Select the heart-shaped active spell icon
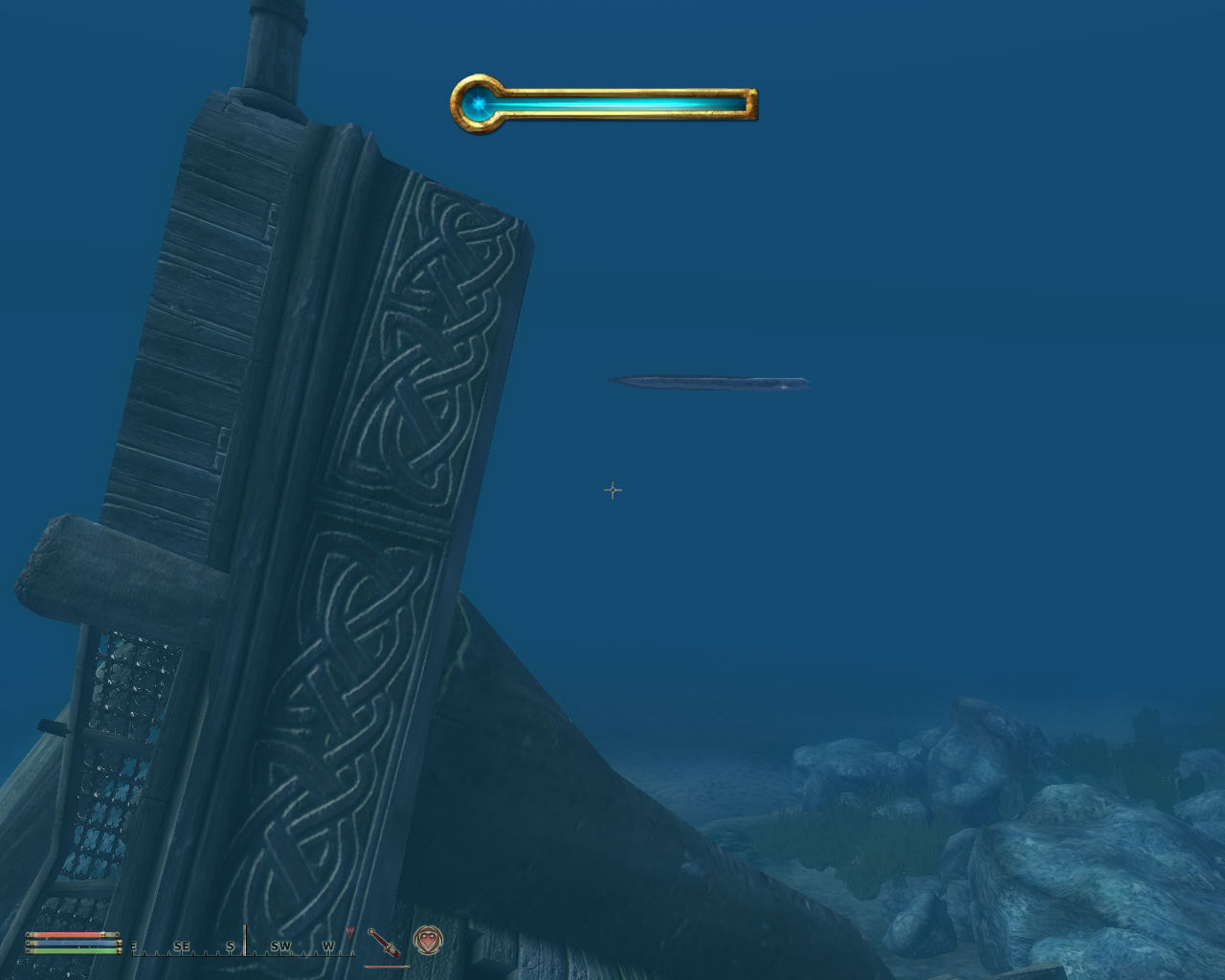The width and height of the screenshot is (1225, 980). (428, 941)
